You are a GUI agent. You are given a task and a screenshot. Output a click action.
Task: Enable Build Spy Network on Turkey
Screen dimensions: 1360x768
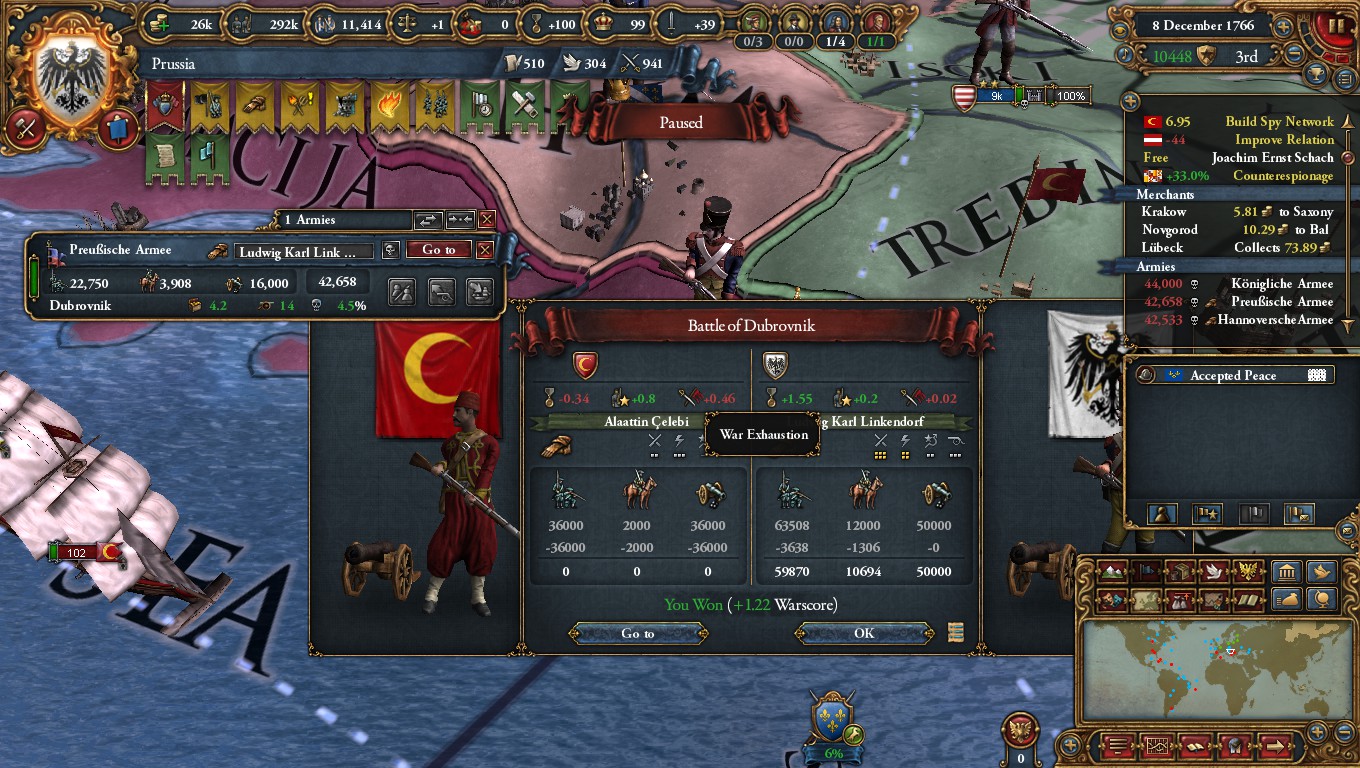click(x=1280, y=121)
